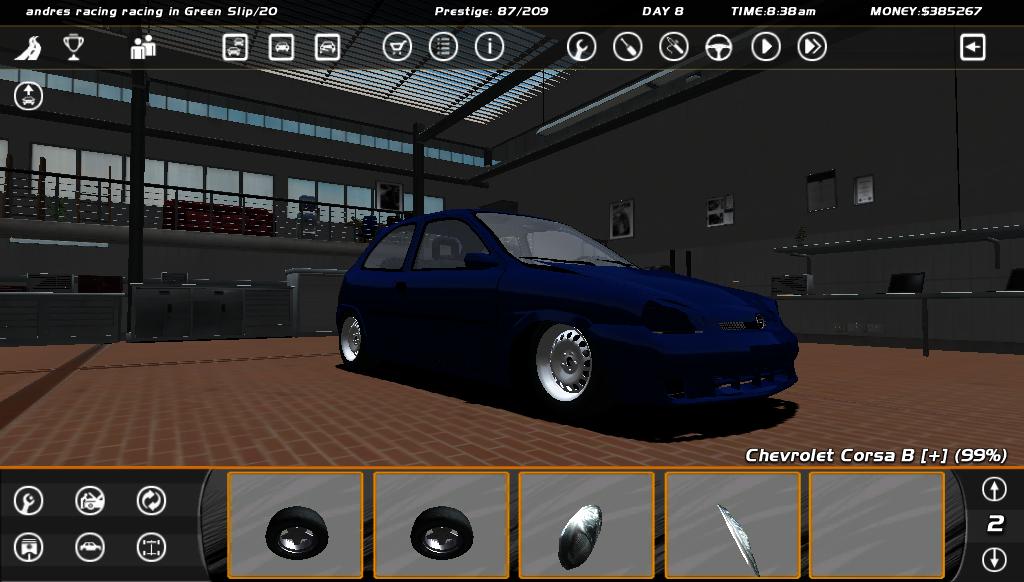Open the two-people rivals icon
The image size is (1024, 582).
tap(143, 47)
